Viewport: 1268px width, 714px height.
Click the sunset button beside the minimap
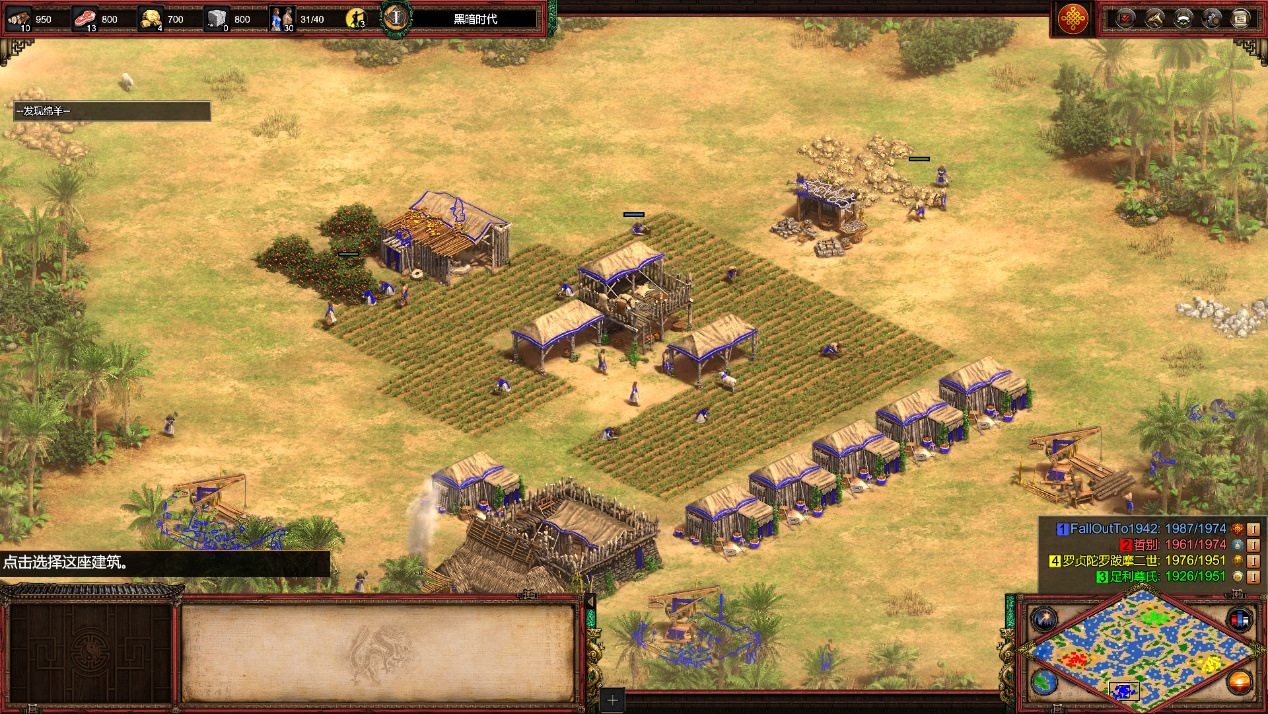1241,683
